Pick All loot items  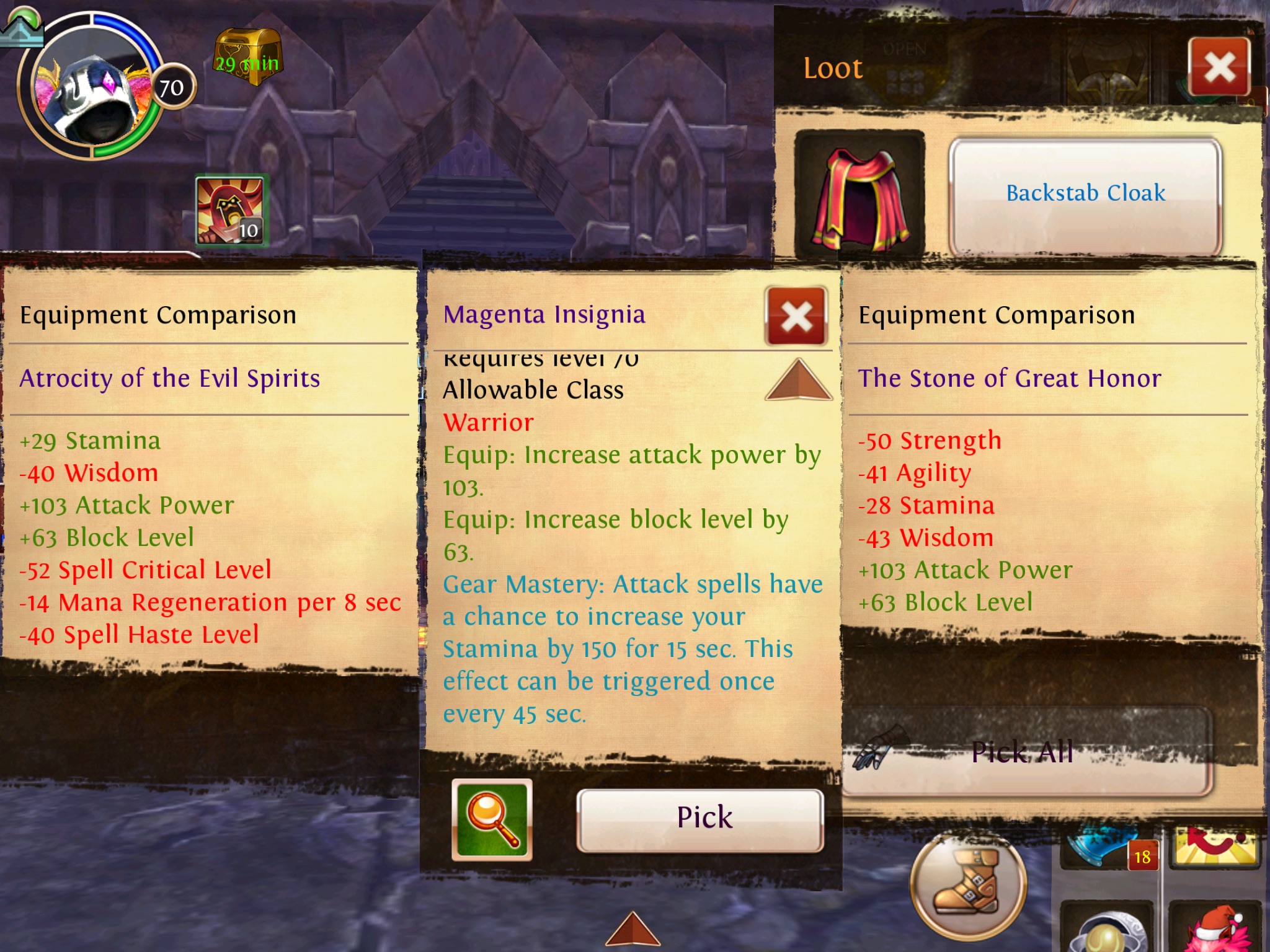1023,752
